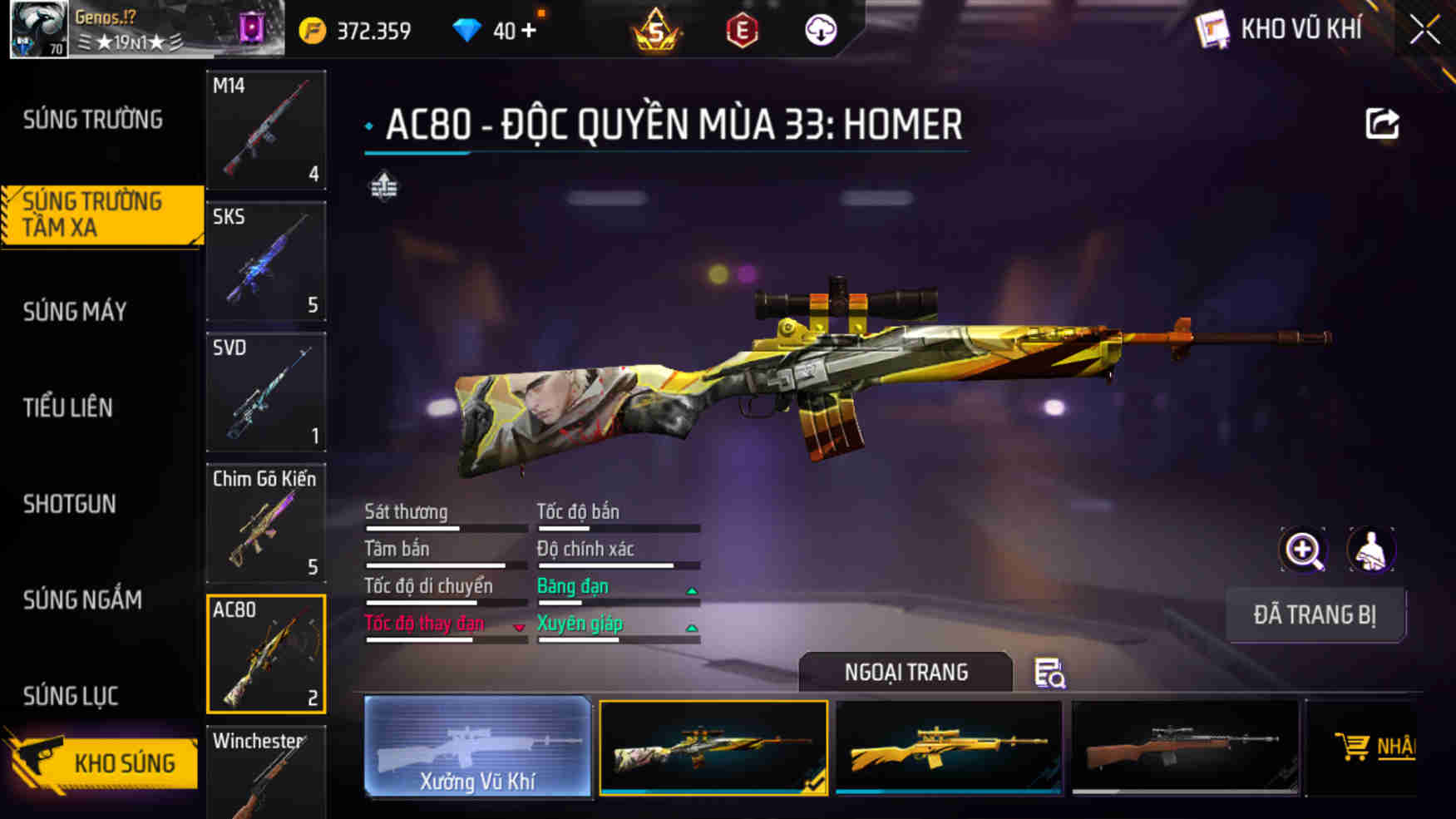Switch to the Ngoại Trang tab

pos(906,672)
